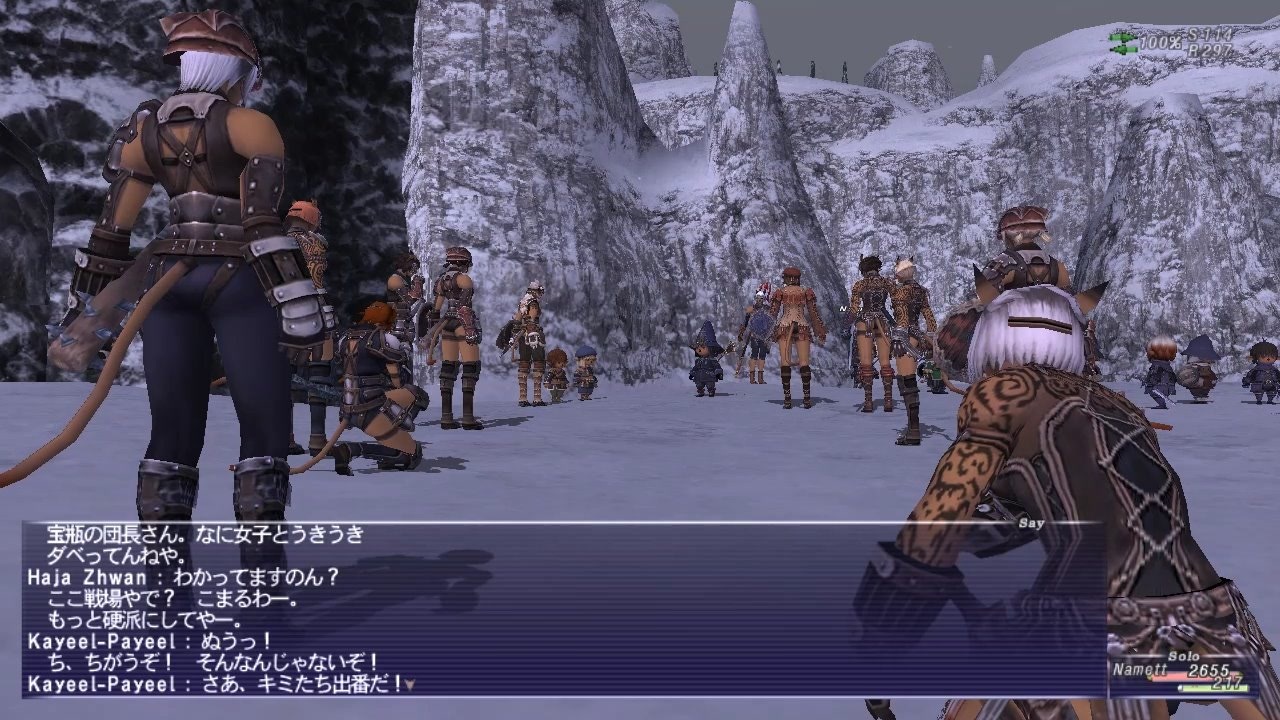Click the white marker on the TP bar
The width and height of the screenshot is (1280, 720).
coord(1181,688)
